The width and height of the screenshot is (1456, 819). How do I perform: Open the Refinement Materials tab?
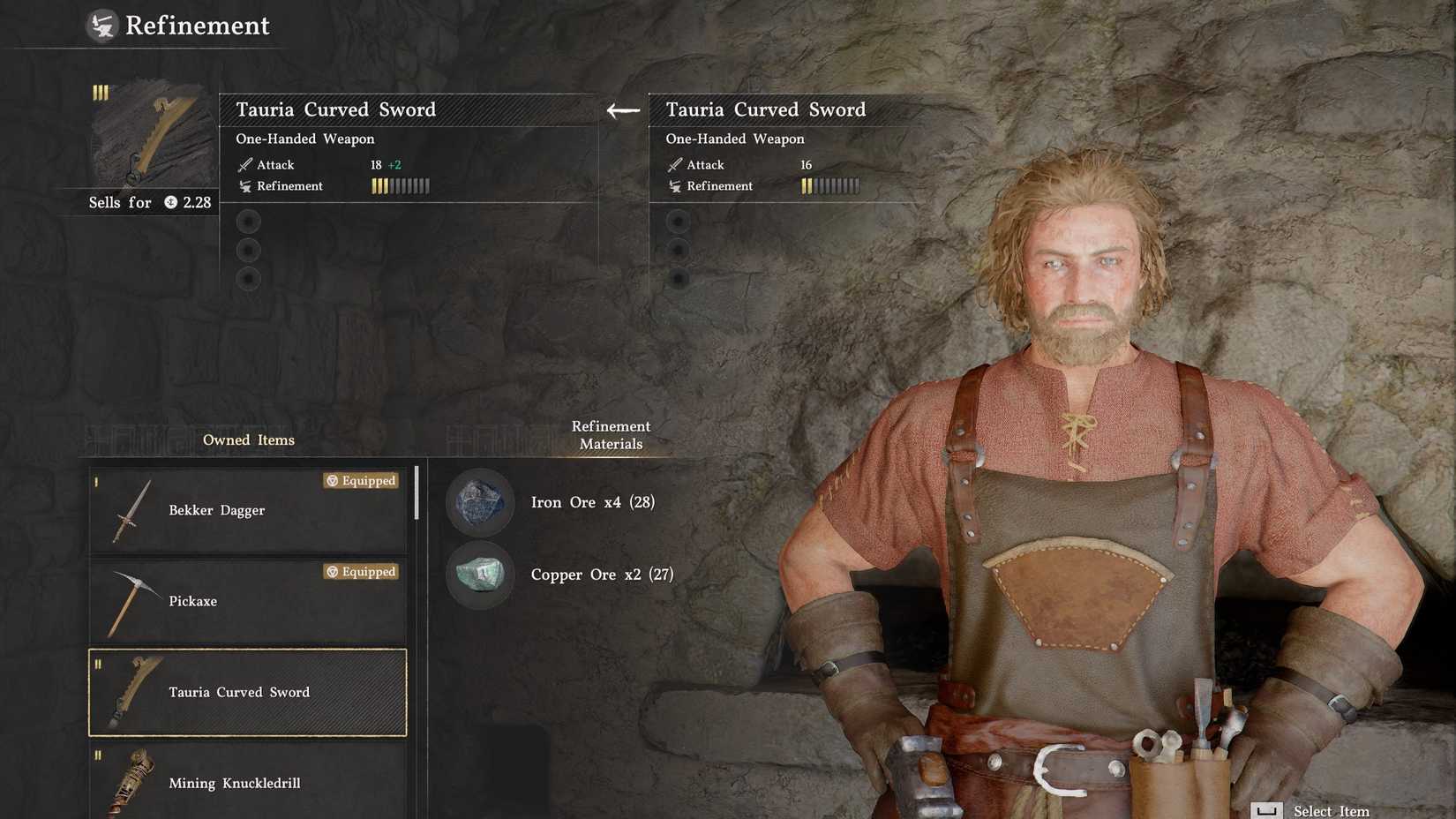point(610,435)
